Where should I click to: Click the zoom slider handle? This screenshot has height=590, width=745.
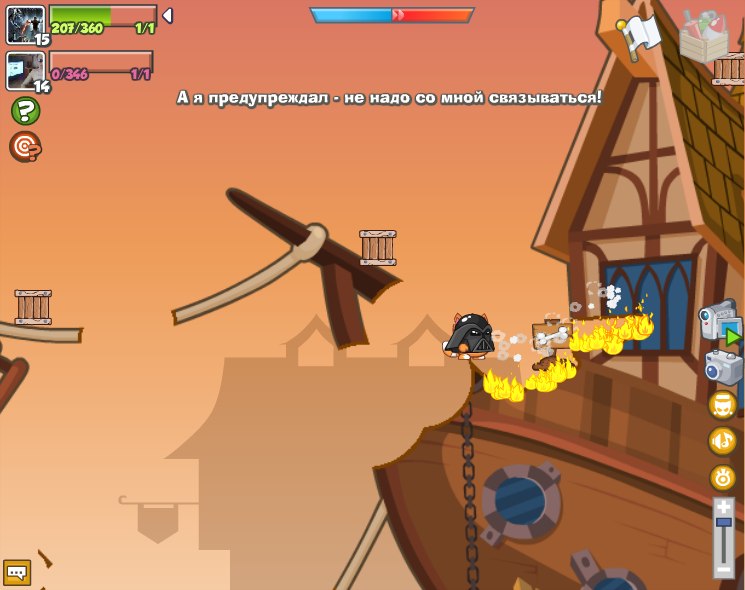point(724,522)
